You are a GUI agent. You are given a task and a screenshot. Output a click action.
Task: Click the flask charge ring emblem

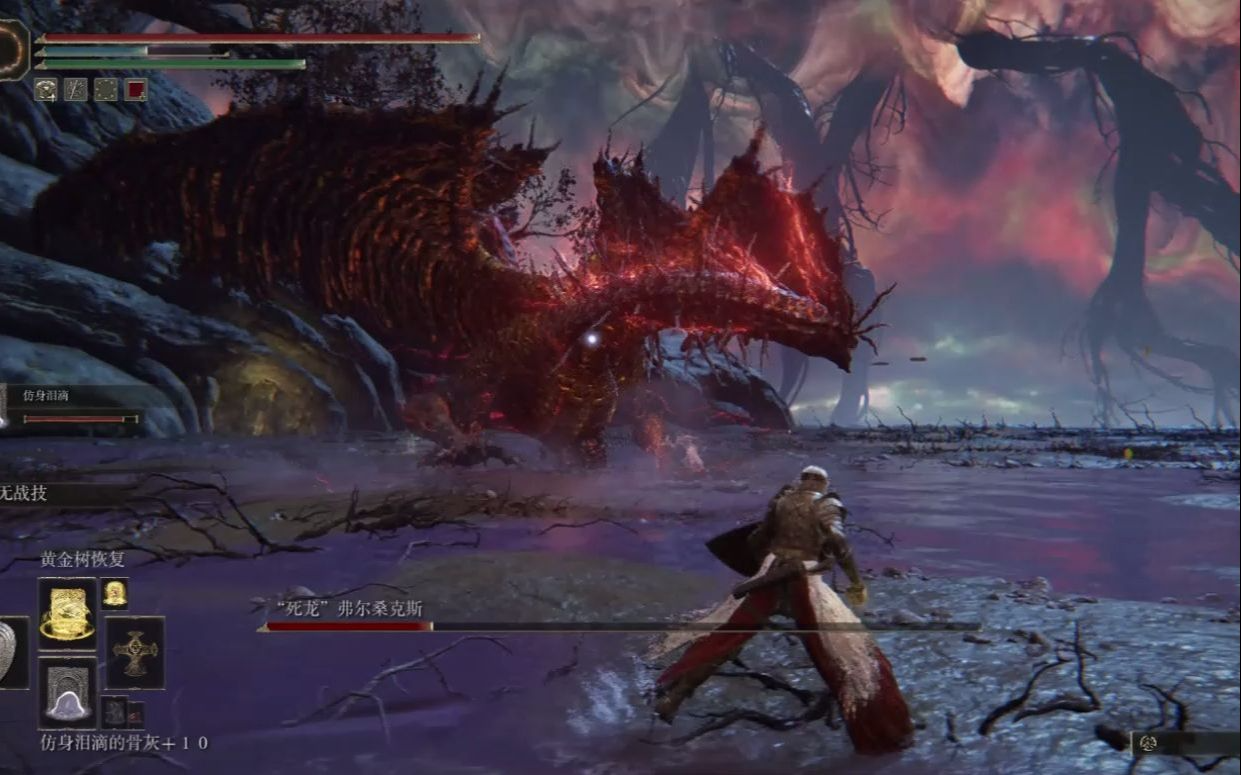[14, 49]
